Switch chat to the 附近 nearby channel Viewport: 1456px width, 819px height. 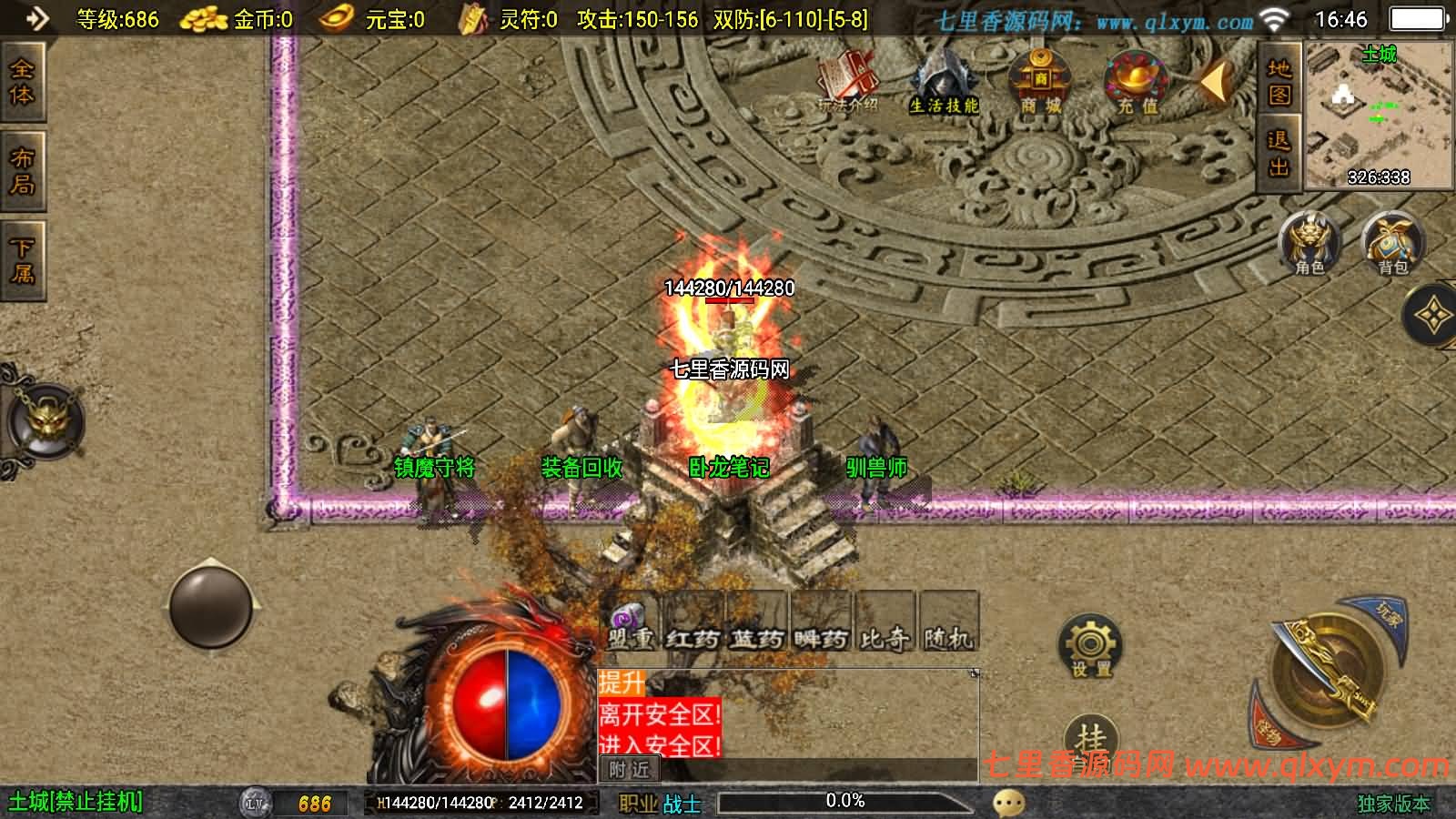pyautogui.click(x=629, y=770)
